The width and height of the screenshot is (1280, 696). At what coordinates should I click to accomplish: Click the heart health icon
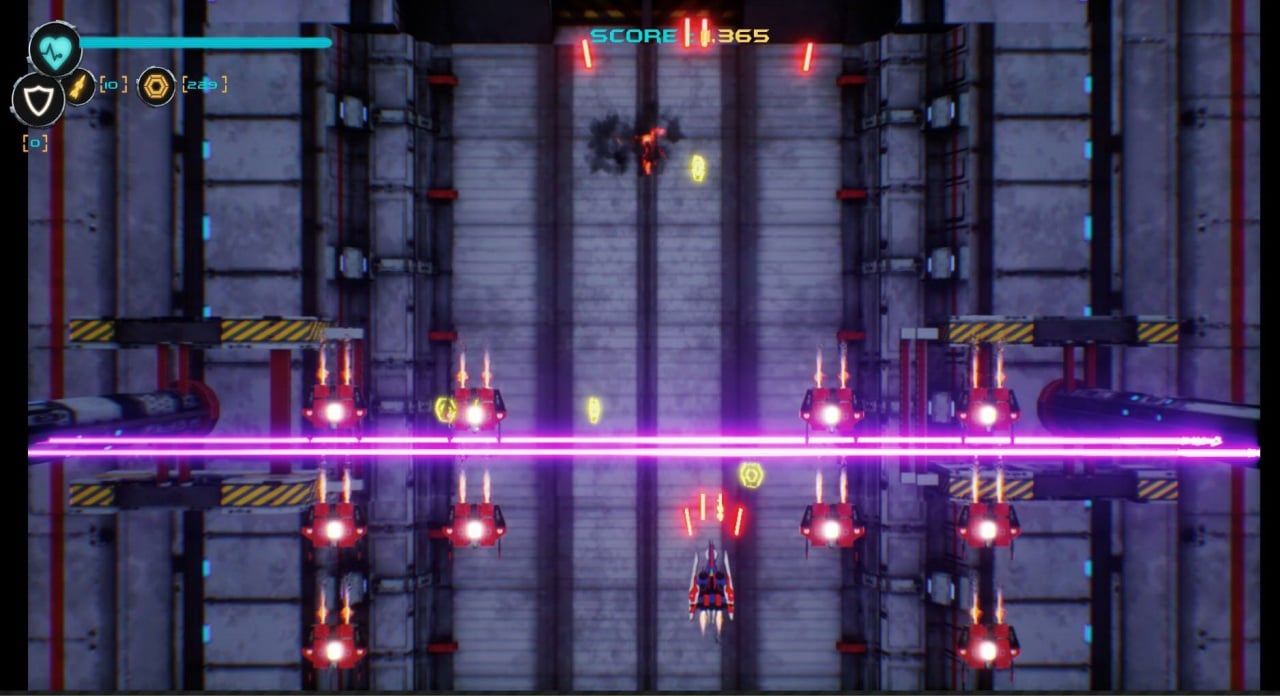pos(55,48)
